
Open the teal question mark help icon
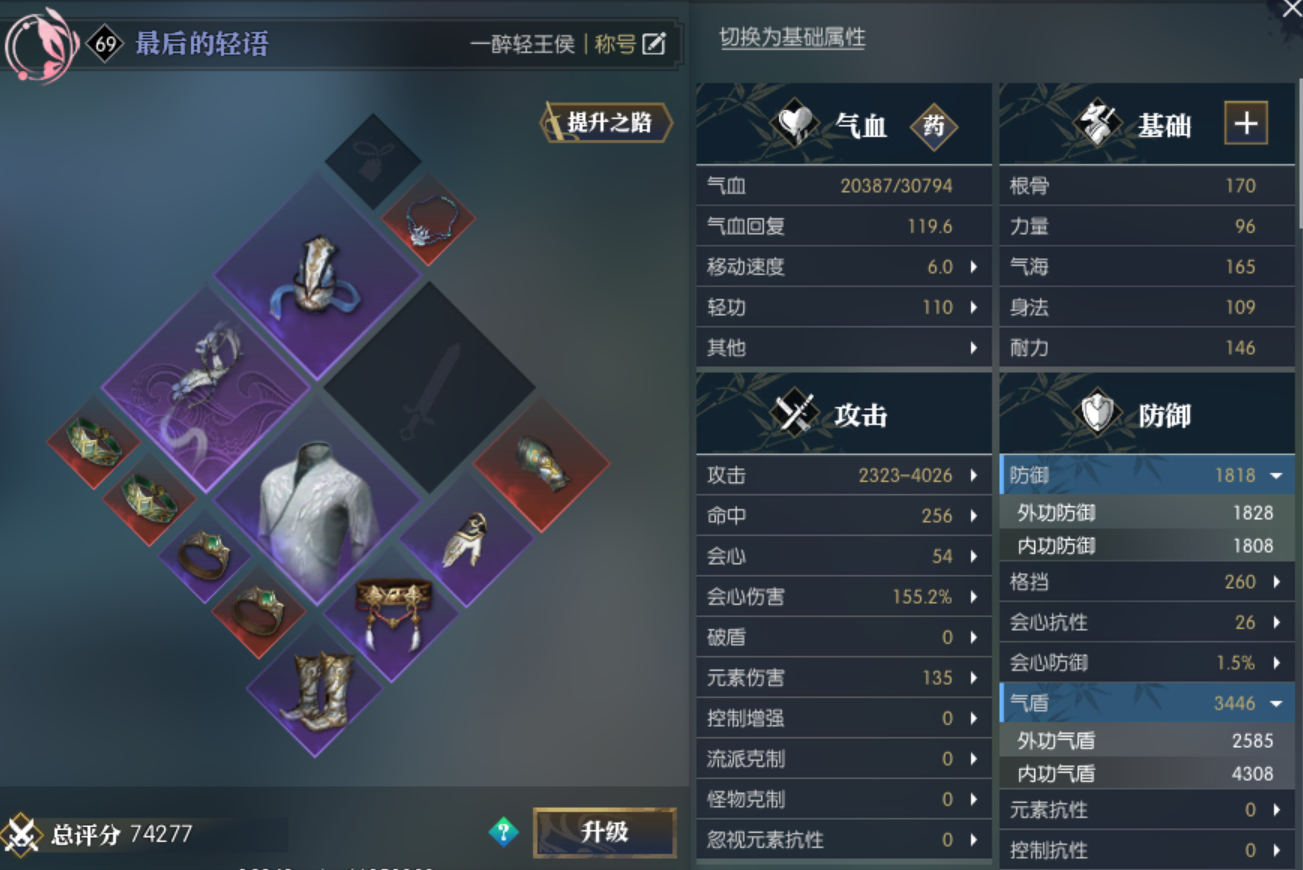[503, 831]
